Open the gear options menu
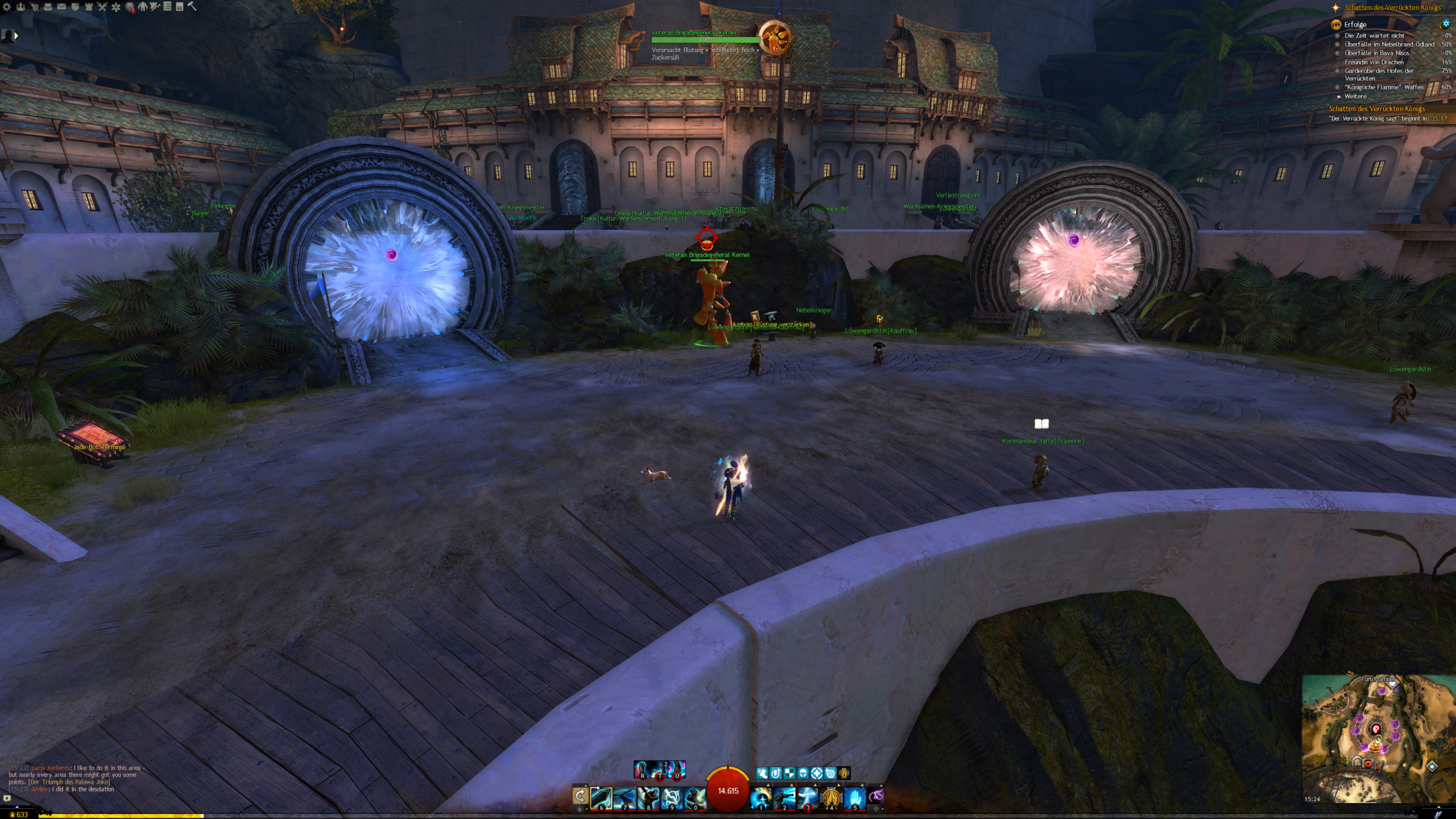Viewport: 1456px width, 819px height. [x=7, y=7]
